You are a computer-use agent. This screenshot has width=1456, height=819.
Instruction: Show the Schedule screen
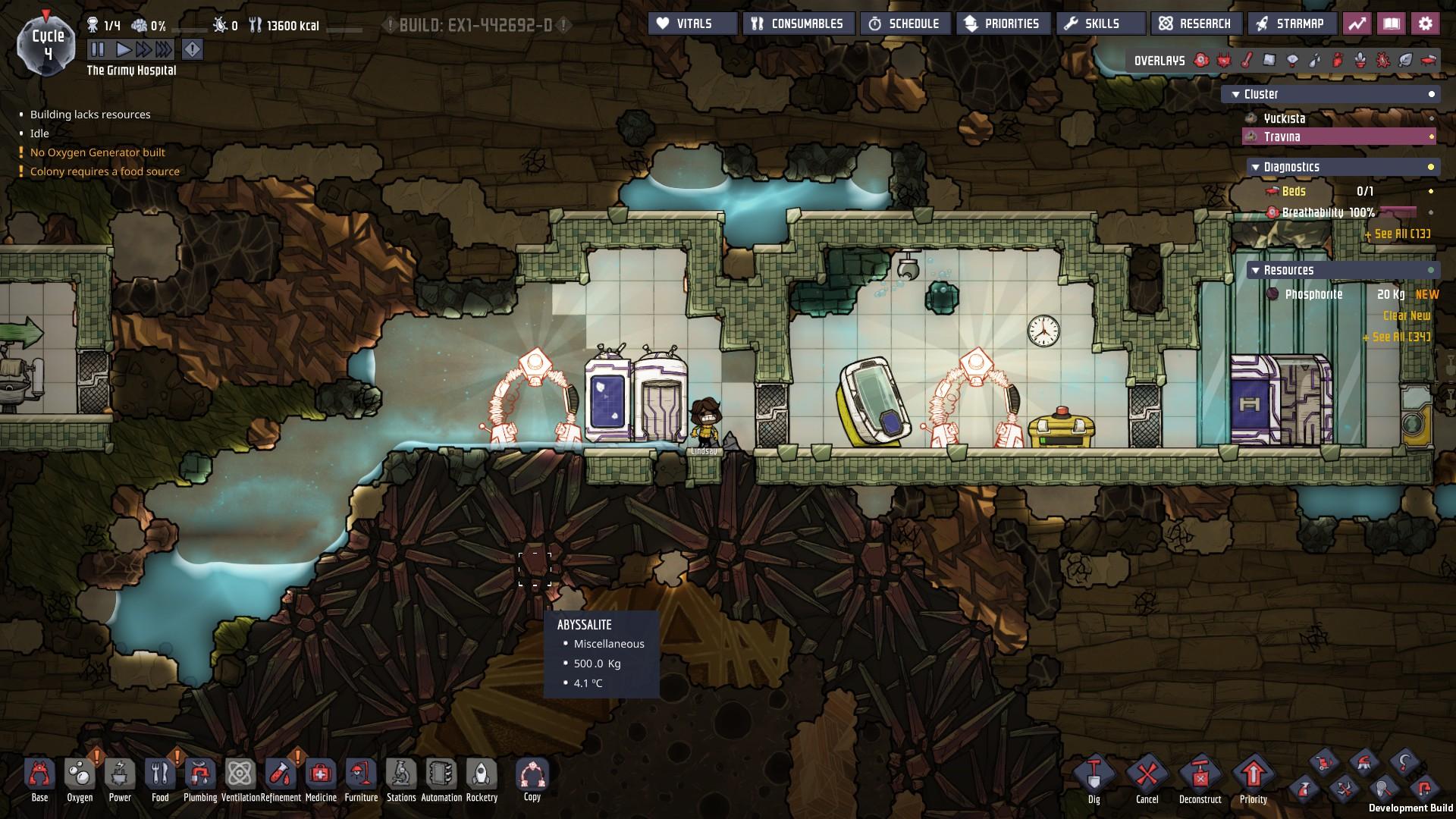(905, 24)
